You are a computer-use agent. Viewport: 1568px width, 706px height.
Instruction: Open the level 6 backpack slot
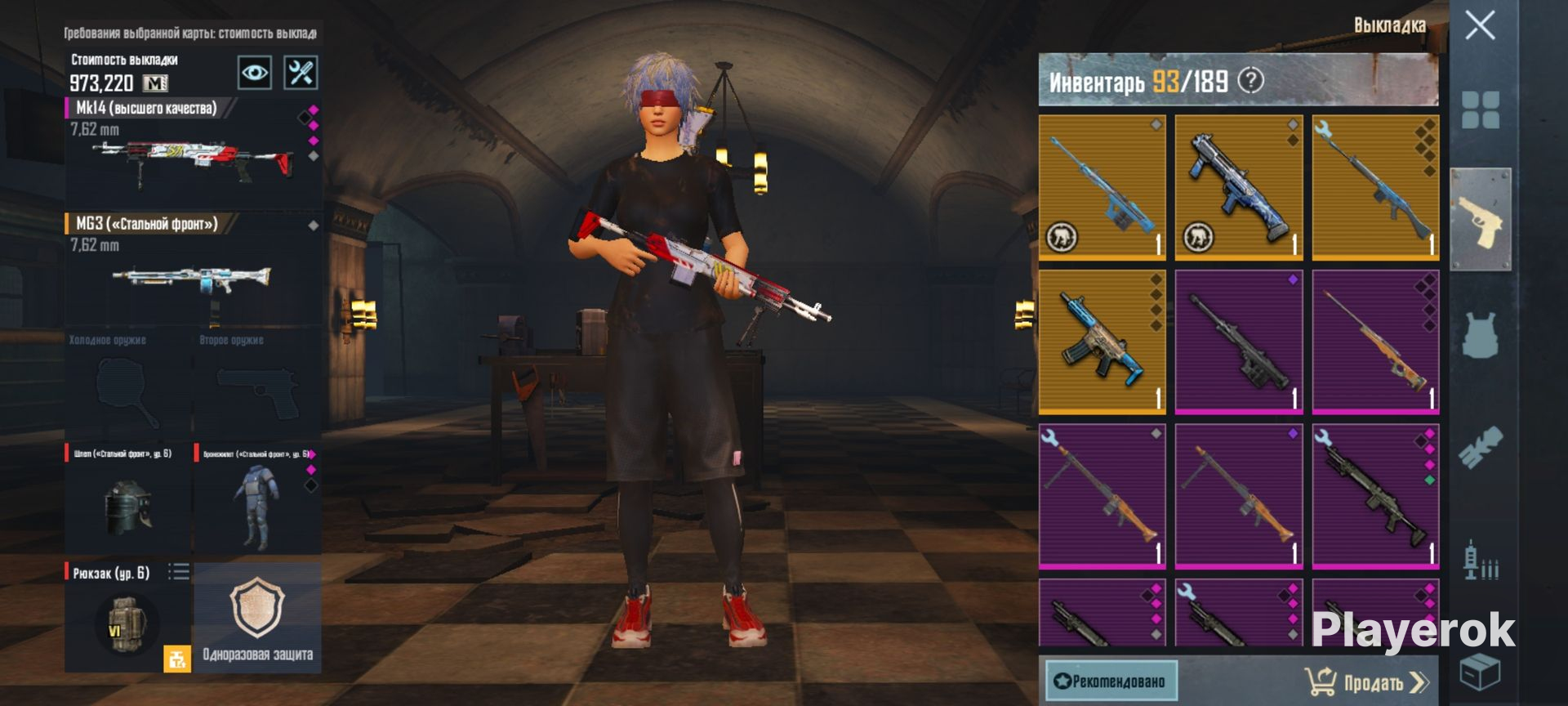122,621
